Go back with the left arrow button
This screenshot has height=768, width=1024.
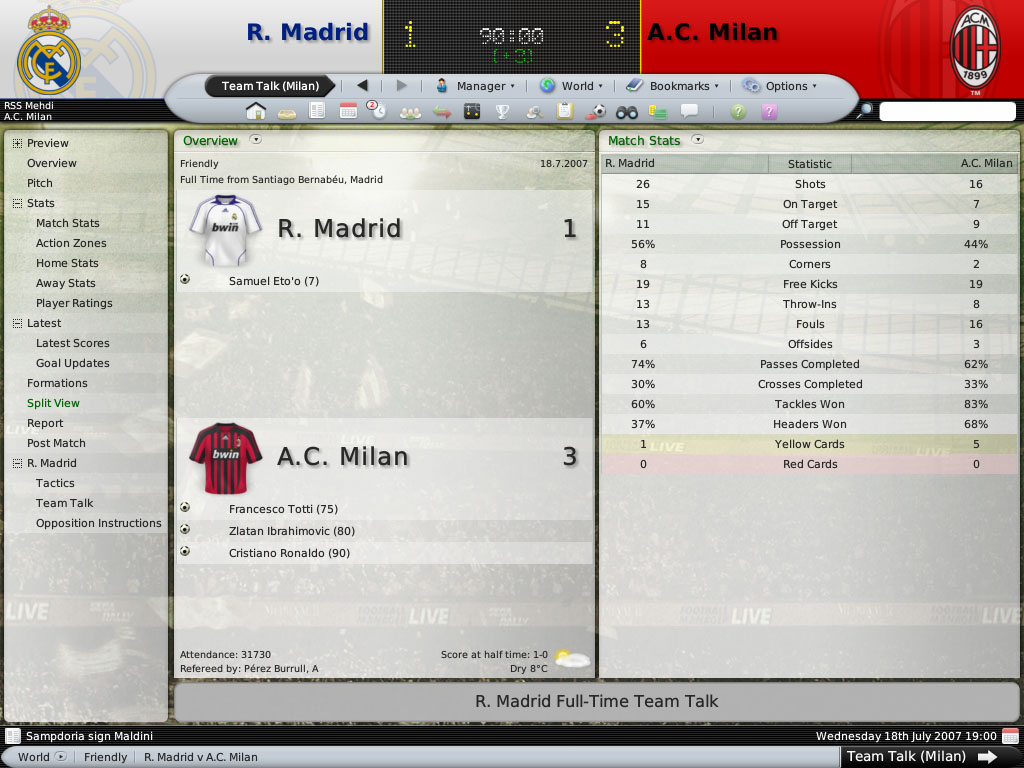(362, 86)
